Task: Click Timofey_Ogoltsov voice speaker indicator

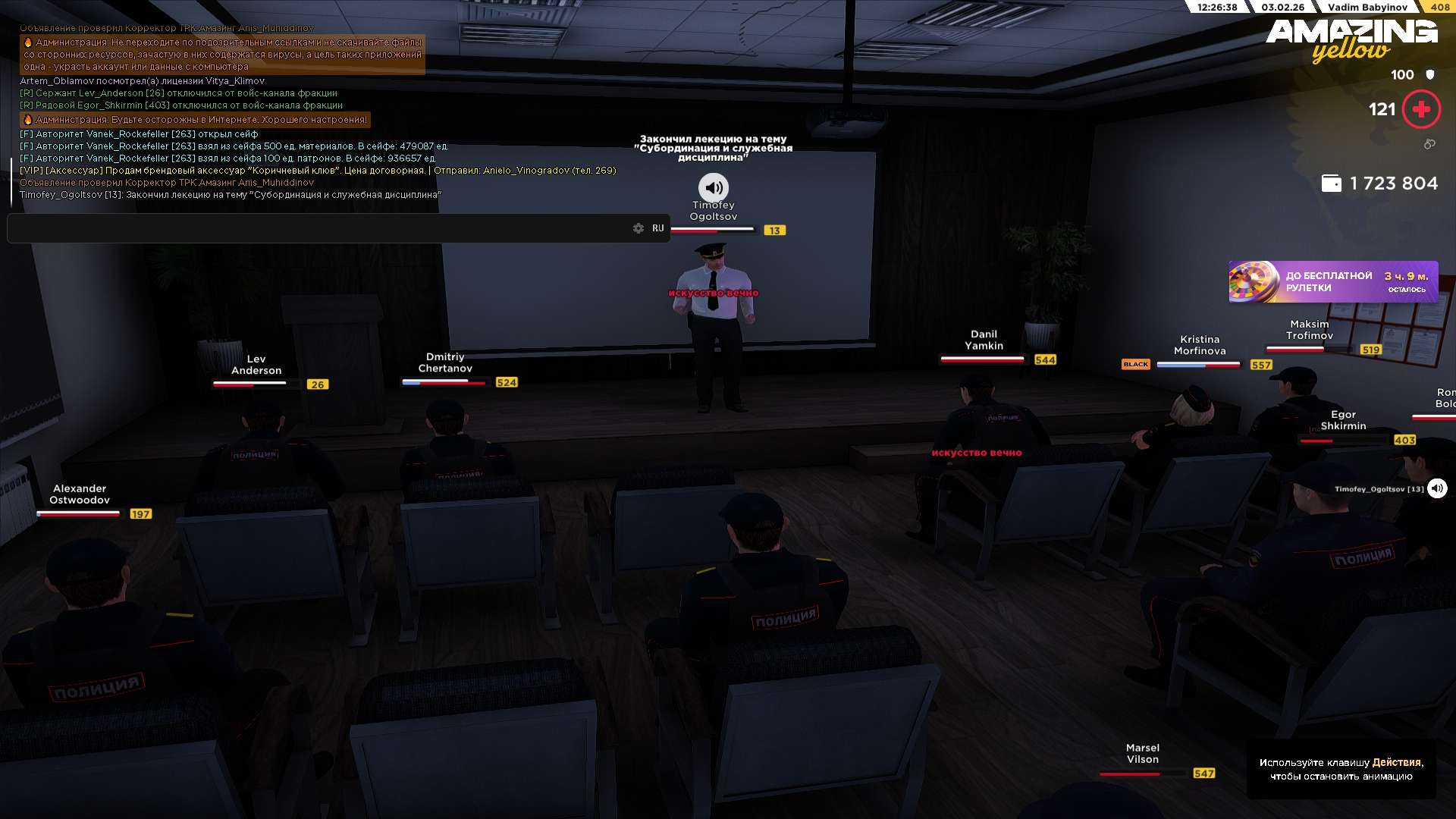Action: (x=1437, y=488)
